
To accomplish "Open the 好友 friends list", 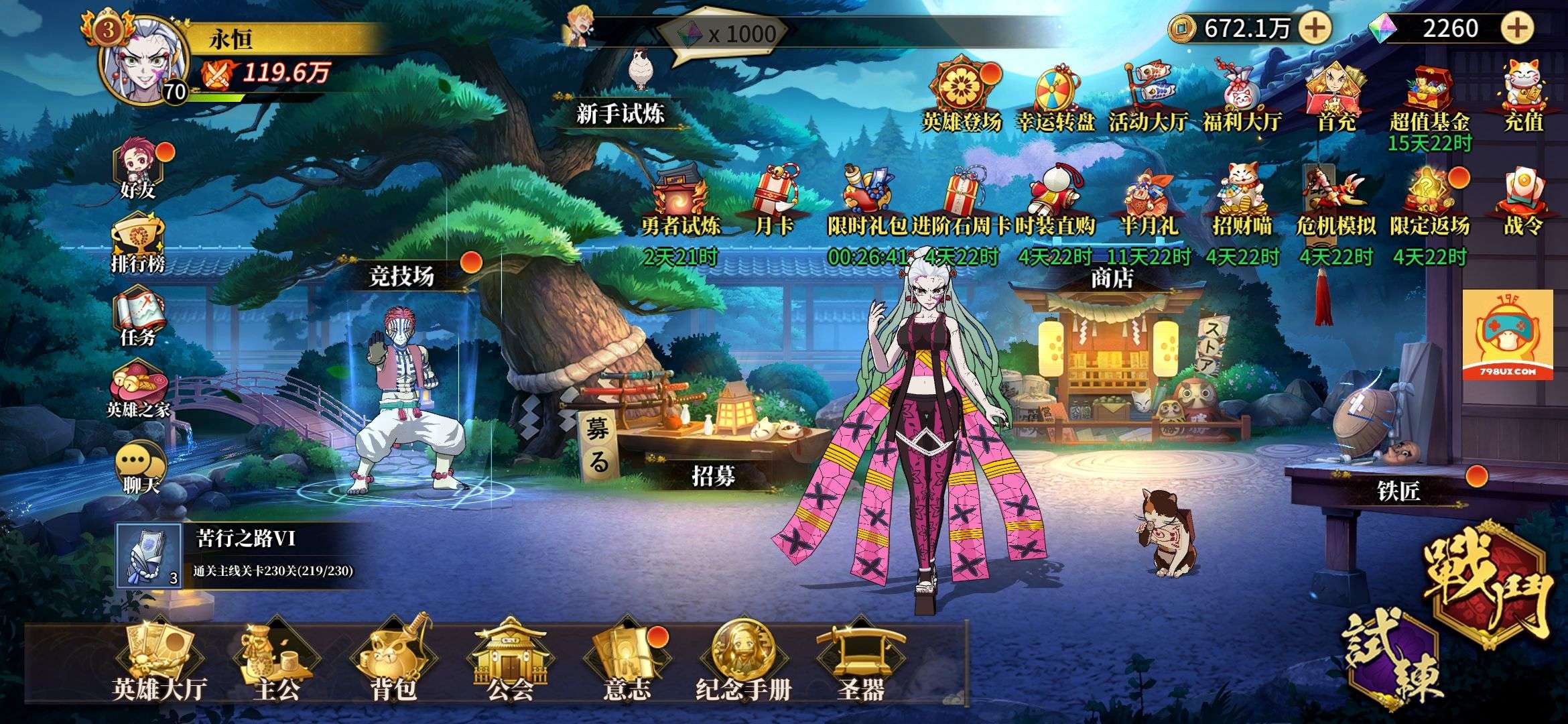I will pyautogui.click(x=139, y=171).
